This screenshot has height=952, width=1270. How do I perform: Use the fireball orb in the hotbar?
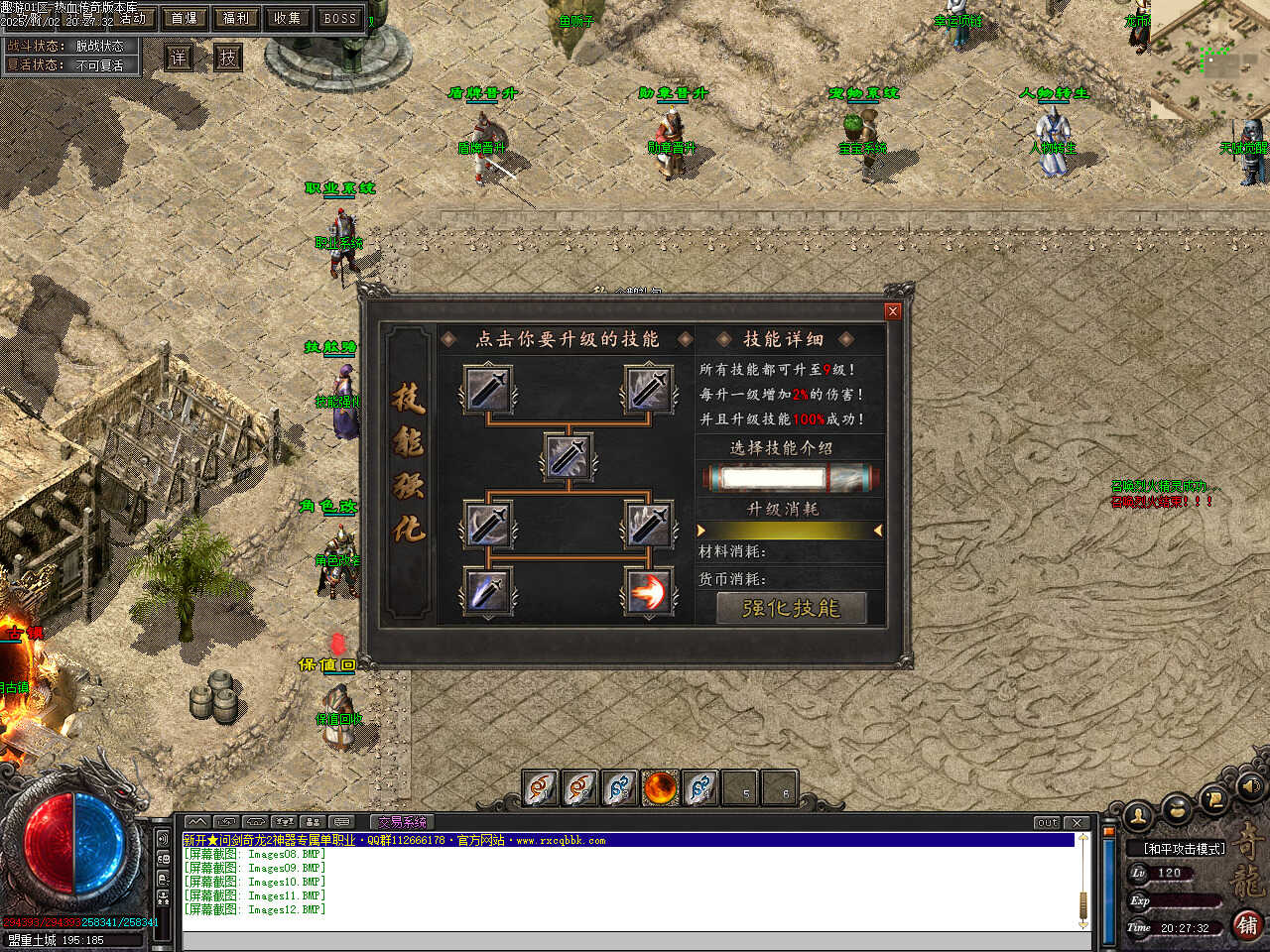(660, 788)
